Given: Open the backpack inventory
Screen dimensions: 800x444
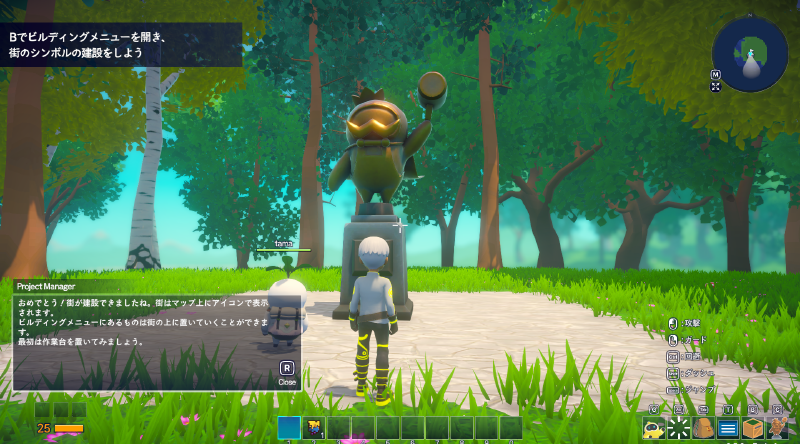Looking at the screenshot, I should (x=703, y=429).
